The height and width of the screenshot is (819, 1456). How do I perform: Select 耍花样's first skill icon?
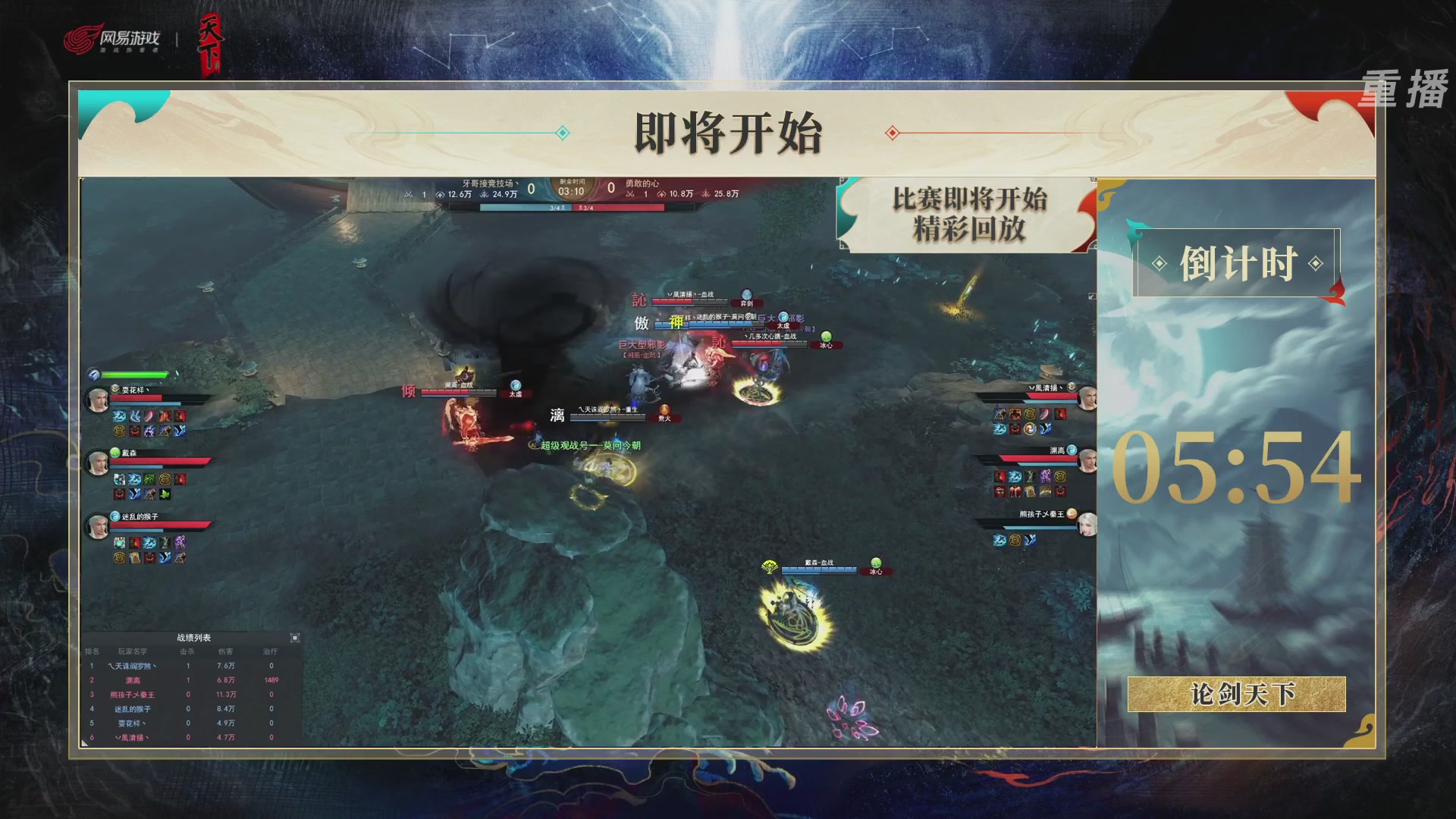click(x=119, y=416)
